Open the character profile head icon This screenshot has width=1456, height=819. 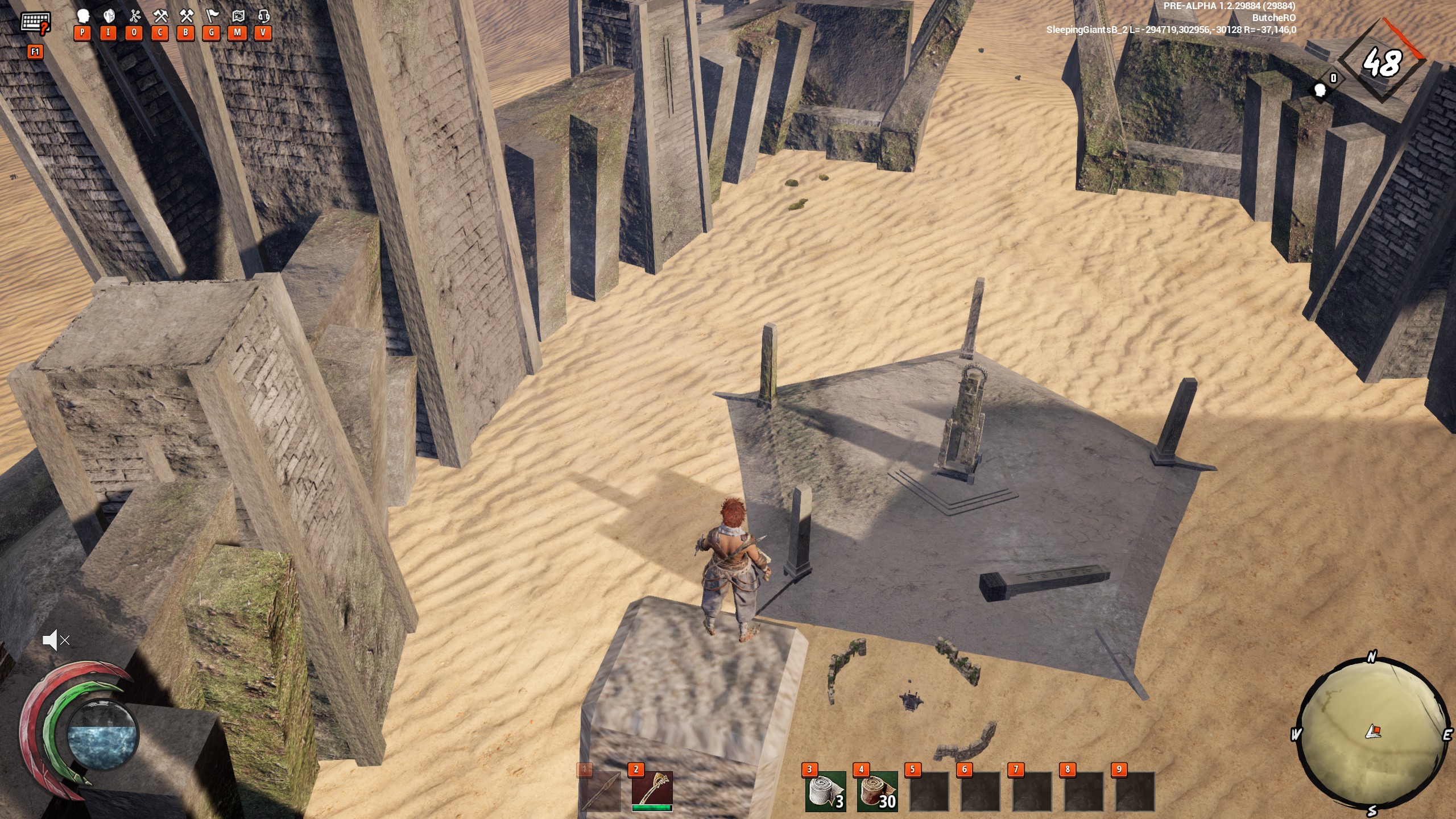coord(83,16)
